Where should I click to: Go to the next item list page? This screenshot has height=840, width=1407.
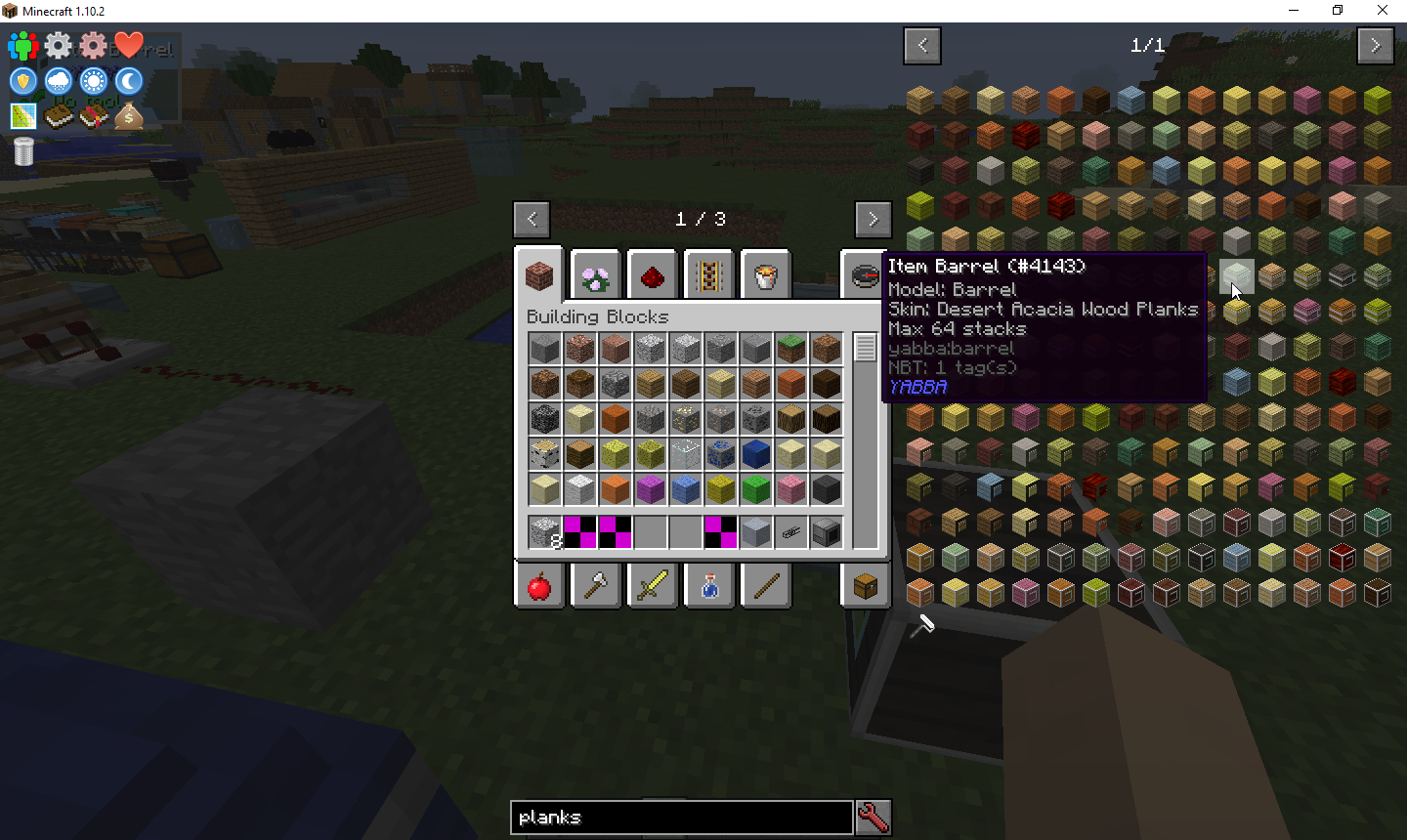click(x=1375, y=45)
